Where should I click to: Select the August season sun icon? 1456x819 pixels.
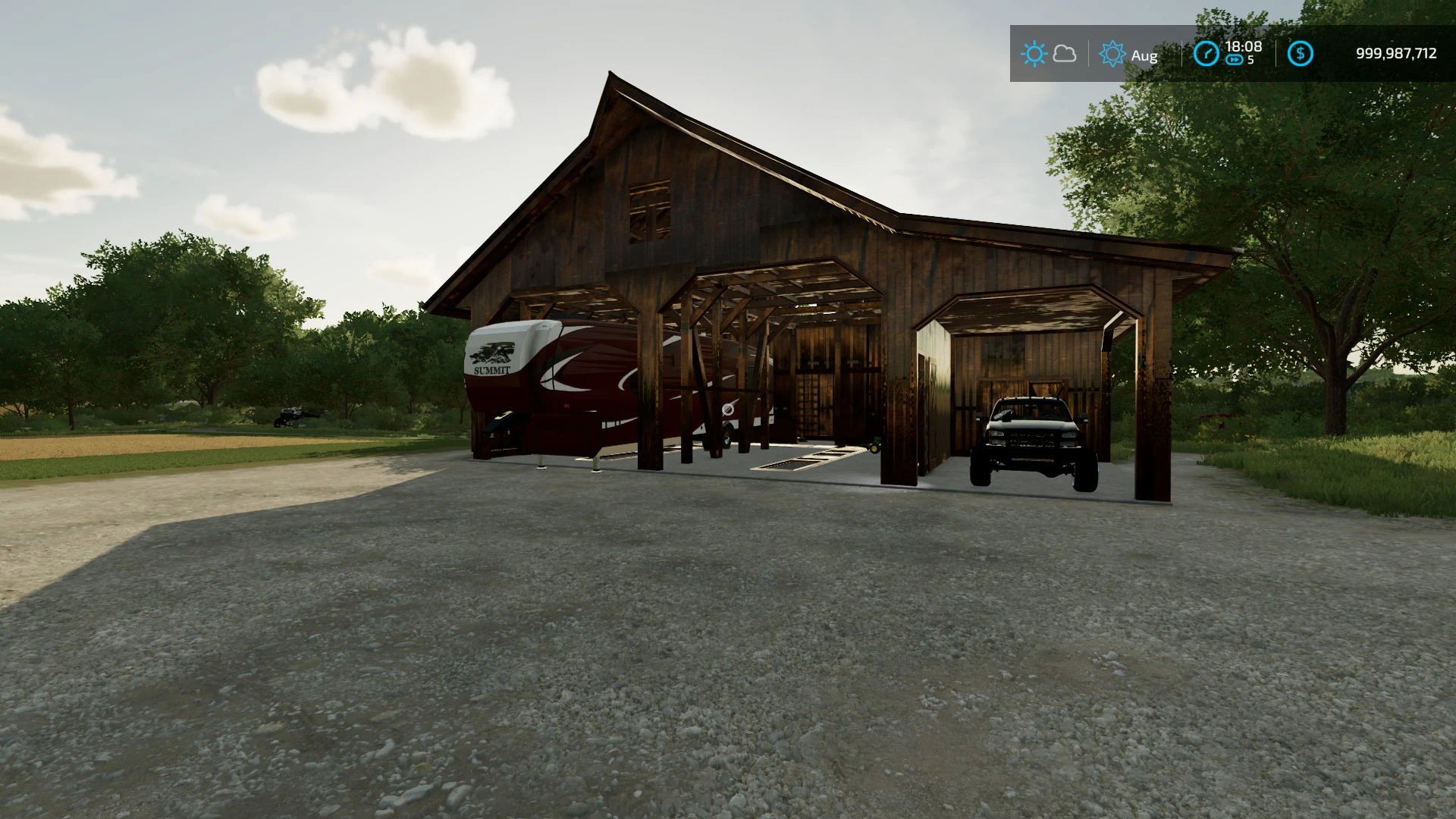pos(1112,54)
